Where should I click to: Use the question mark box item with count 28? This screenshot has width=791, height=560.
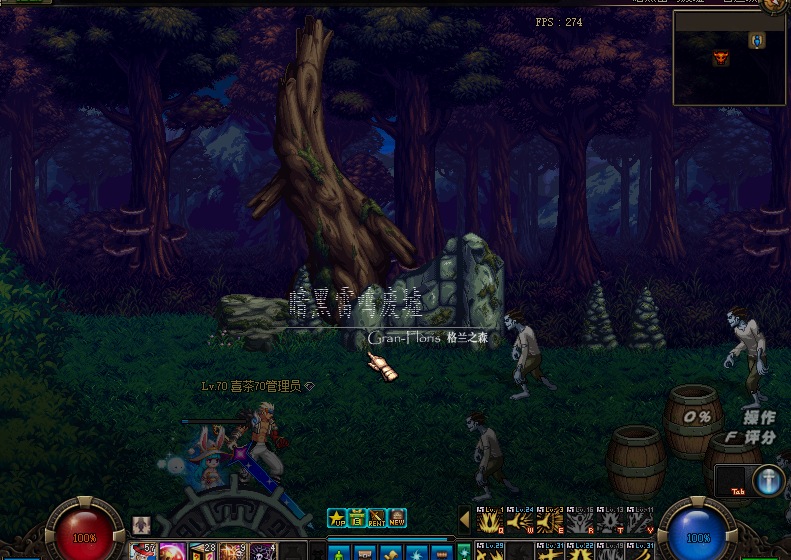point(204,551)
